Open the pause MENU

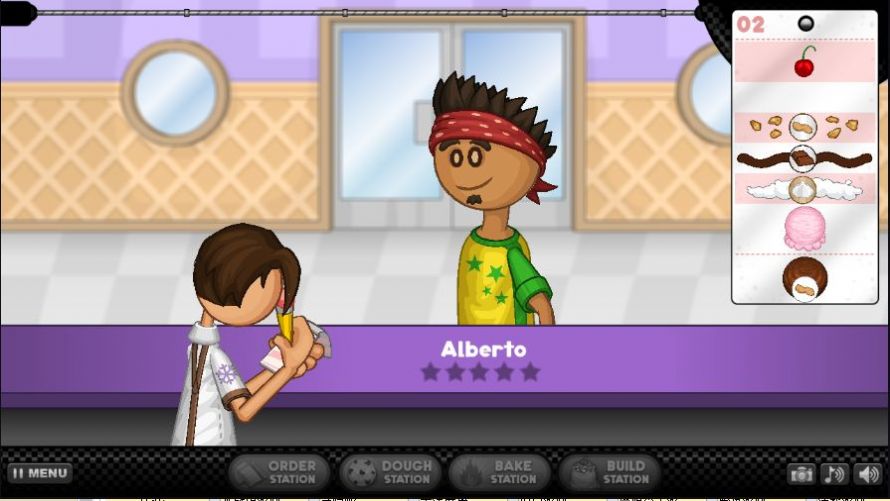tap(40, 473)
